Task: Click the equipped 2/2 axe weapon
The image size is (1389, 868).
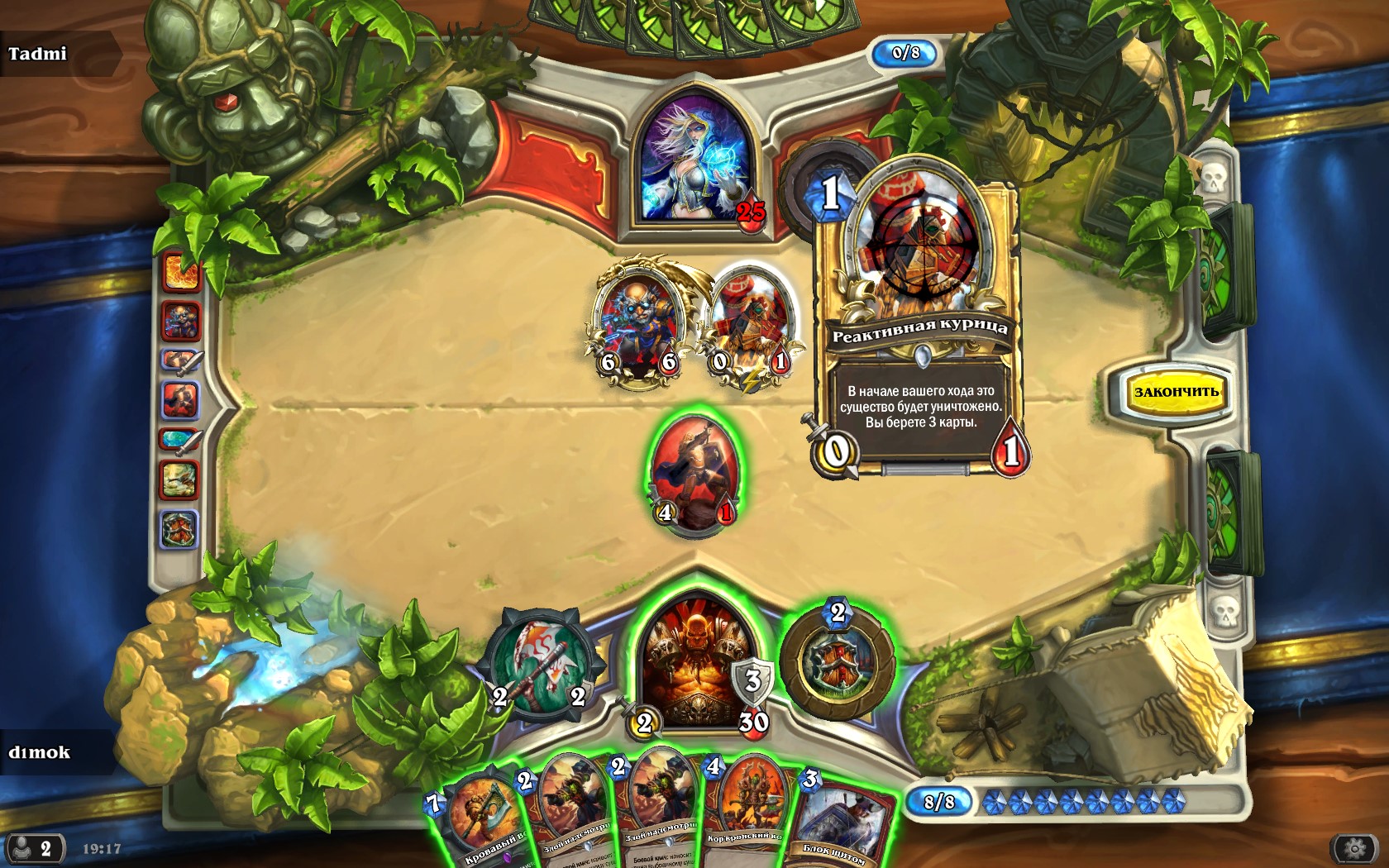Action: [537, 663]
